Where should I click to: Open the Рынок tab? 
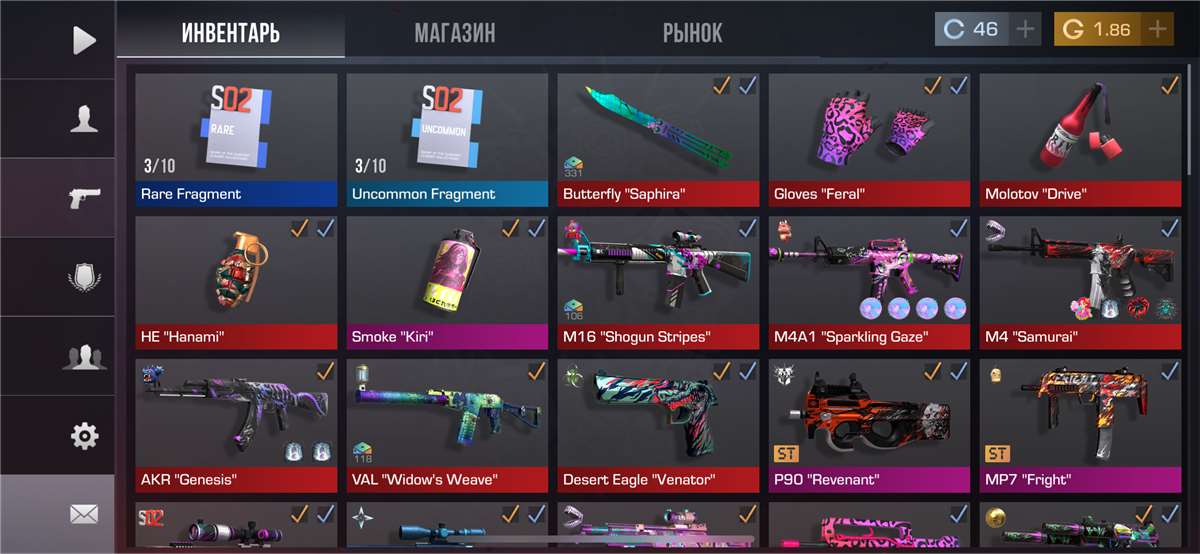point(692,33)
